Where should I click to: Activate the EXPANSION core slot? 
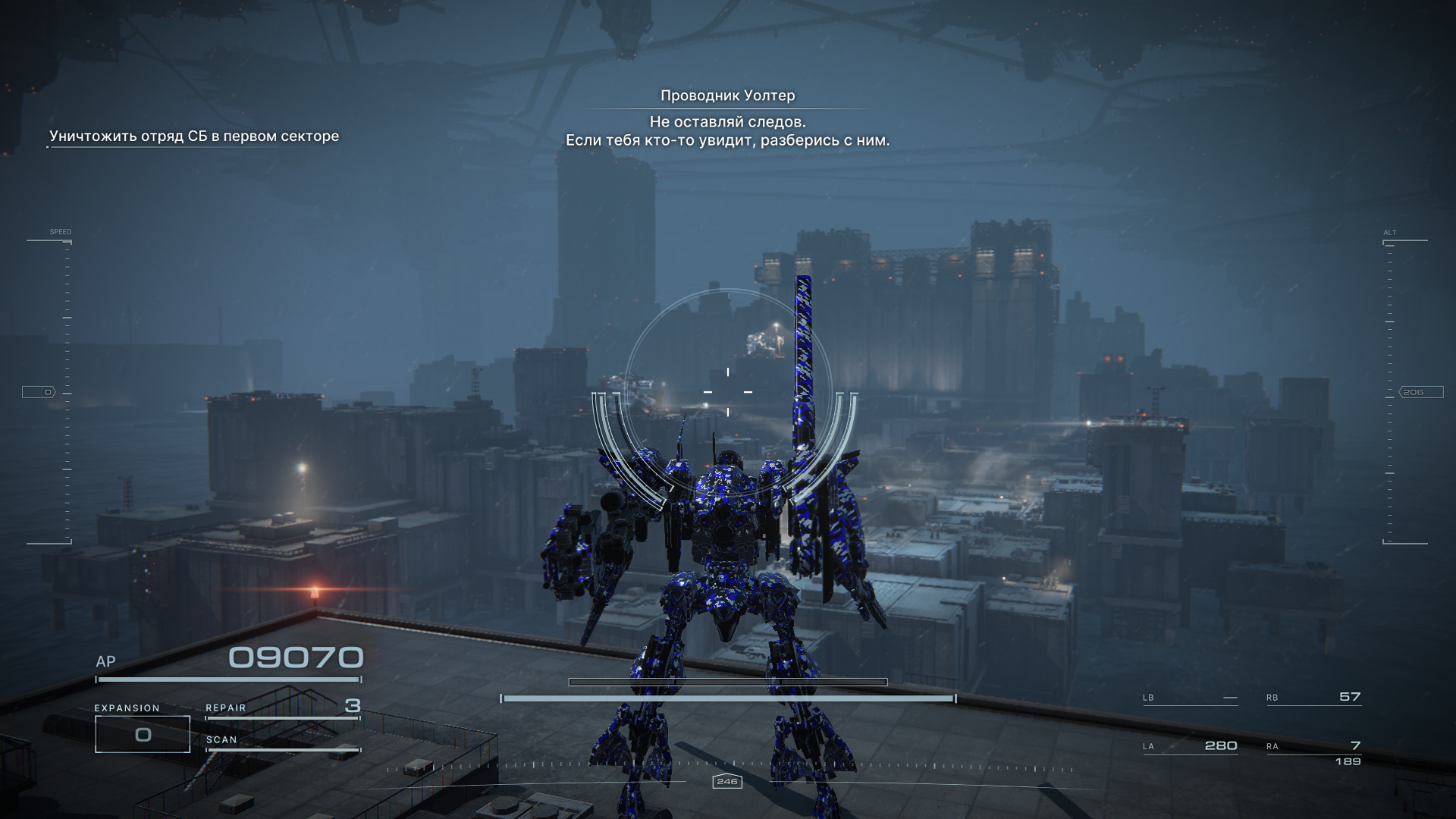pyautogui.click(x=143, y=733)
